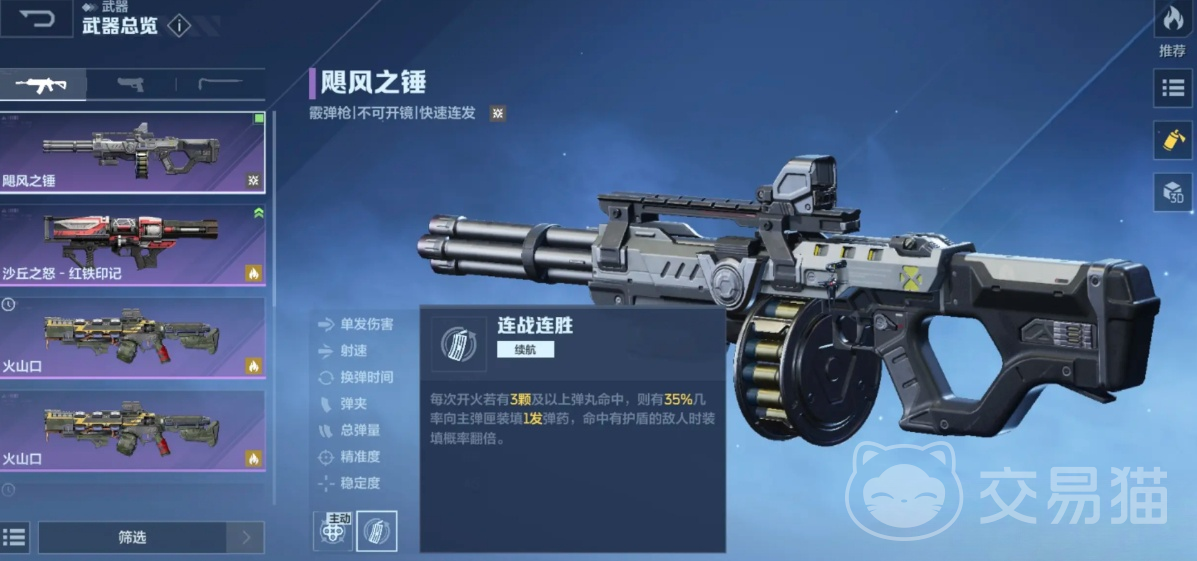Select the 连战连胜 magazine perk icon
The image size is (1197, 561).
[x=377, y=531]
